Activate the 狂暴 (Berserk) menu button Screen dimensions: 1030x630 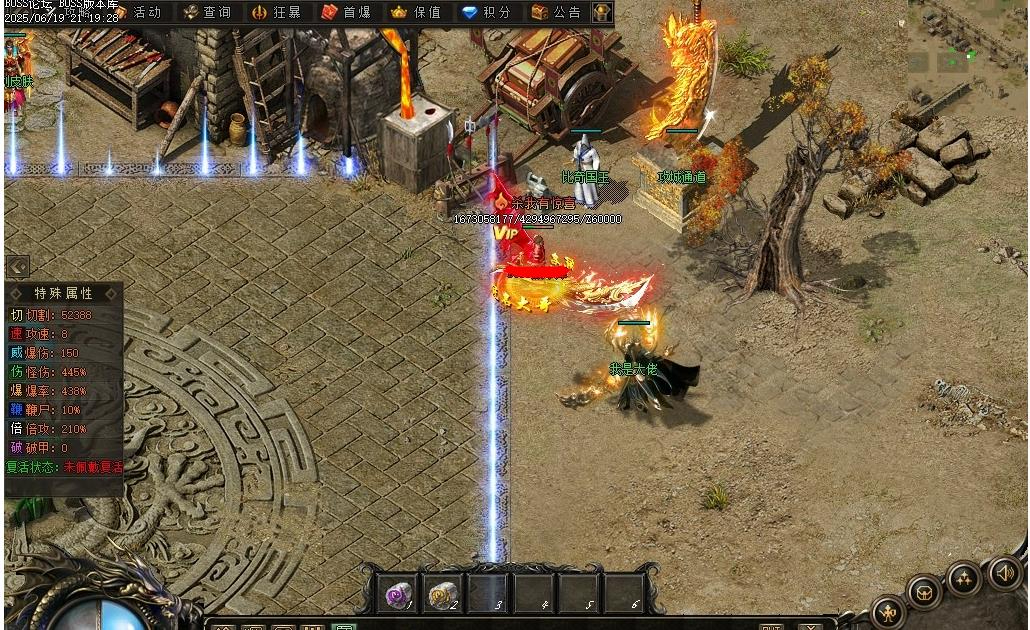point(276,12)
